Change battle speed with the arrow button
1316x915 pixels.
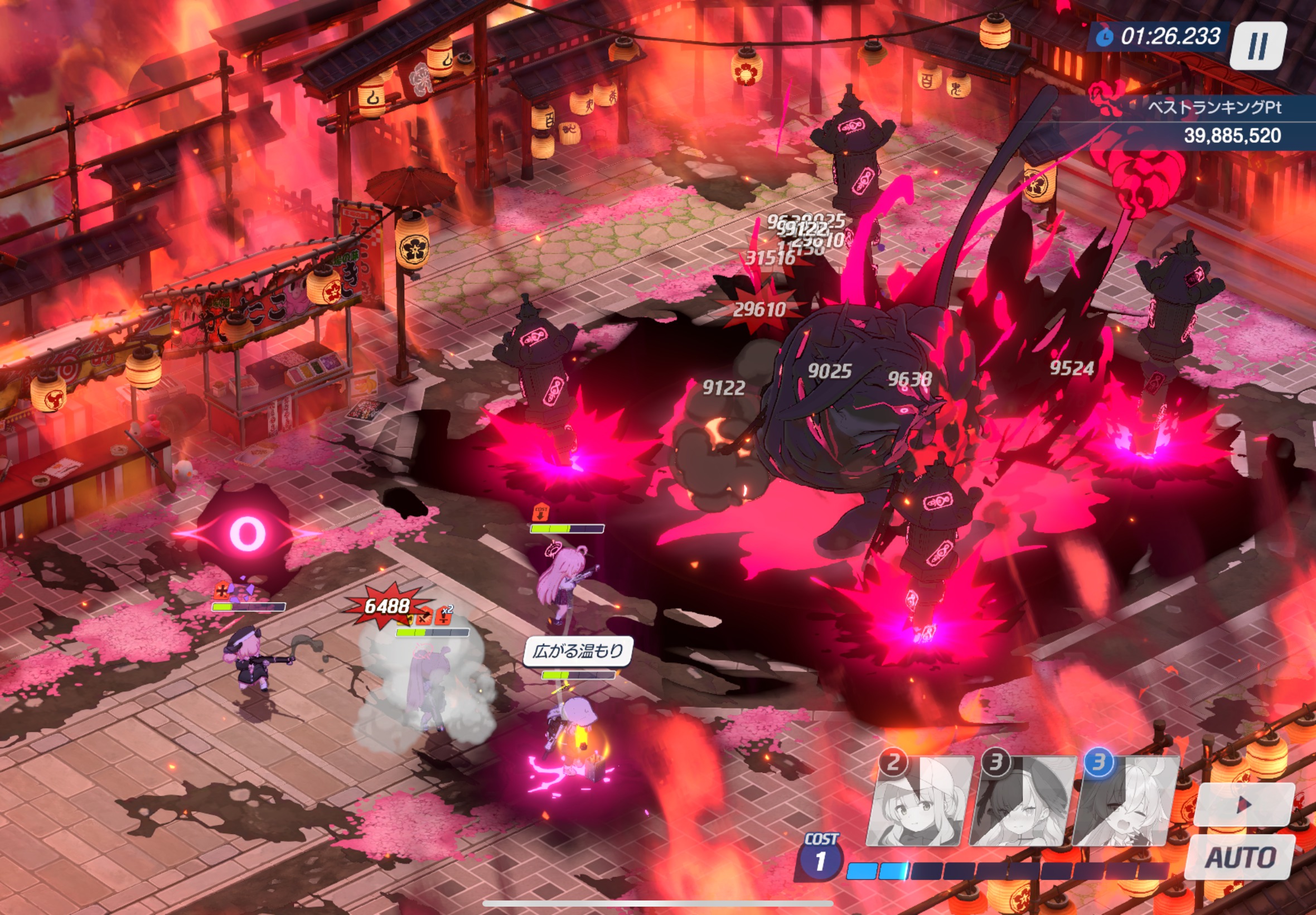point(1244,805)
